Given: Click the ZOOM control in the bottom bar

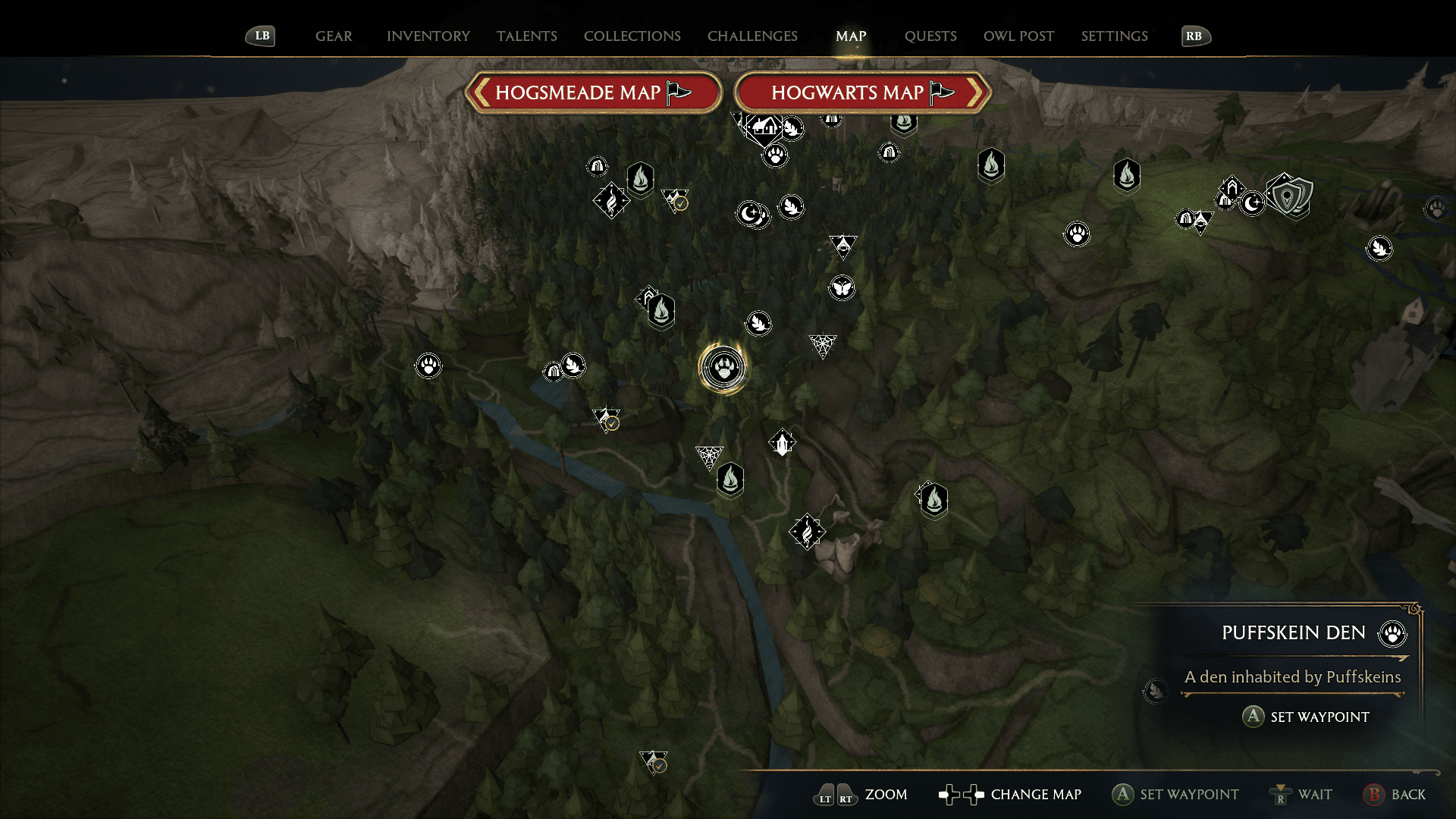Looking at the screenshot, I should click(886, 795).
